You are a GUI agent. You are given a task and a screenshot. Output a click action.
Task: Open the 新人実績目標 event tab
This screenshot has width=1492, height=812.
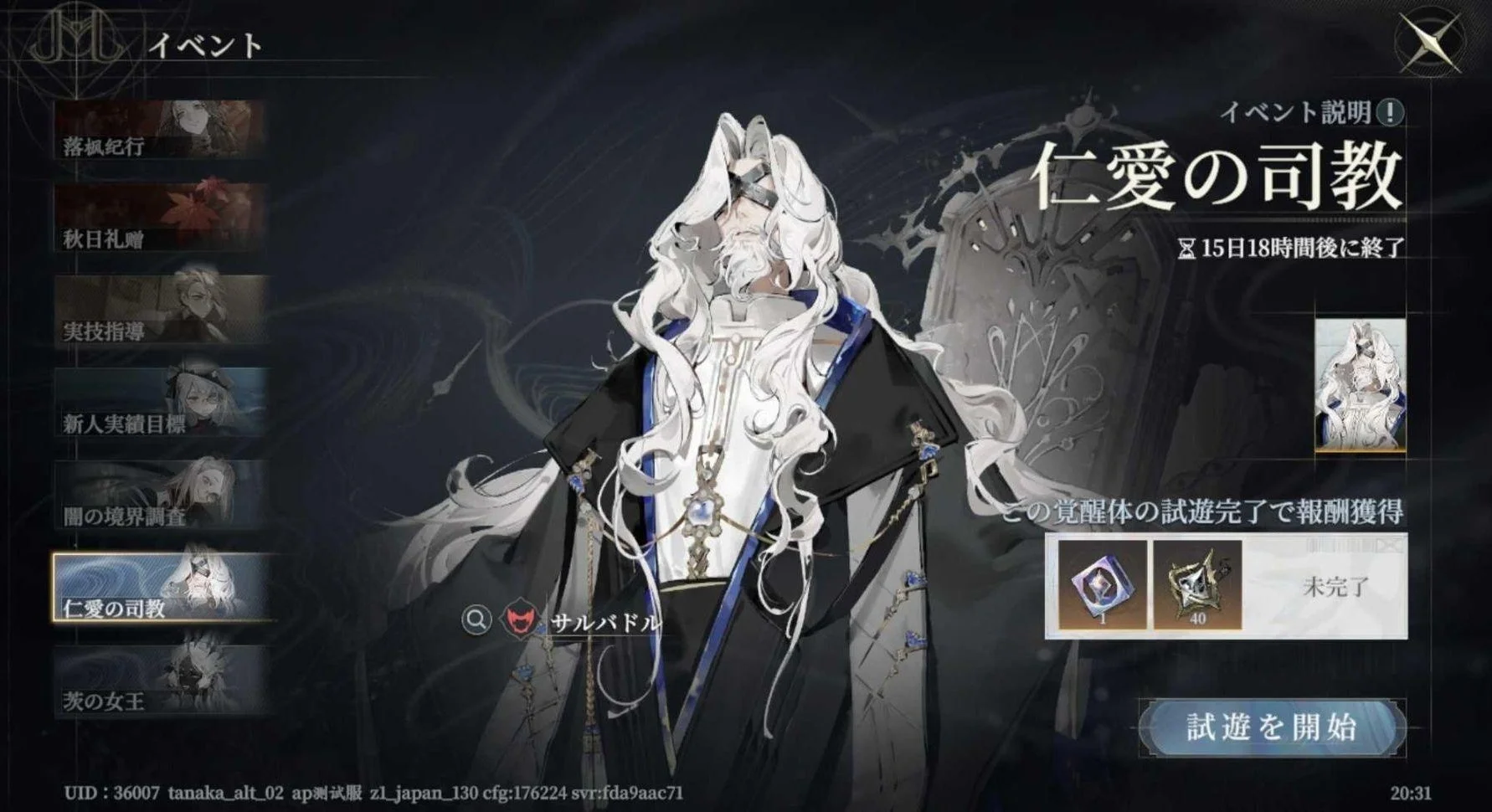[161, 403]
